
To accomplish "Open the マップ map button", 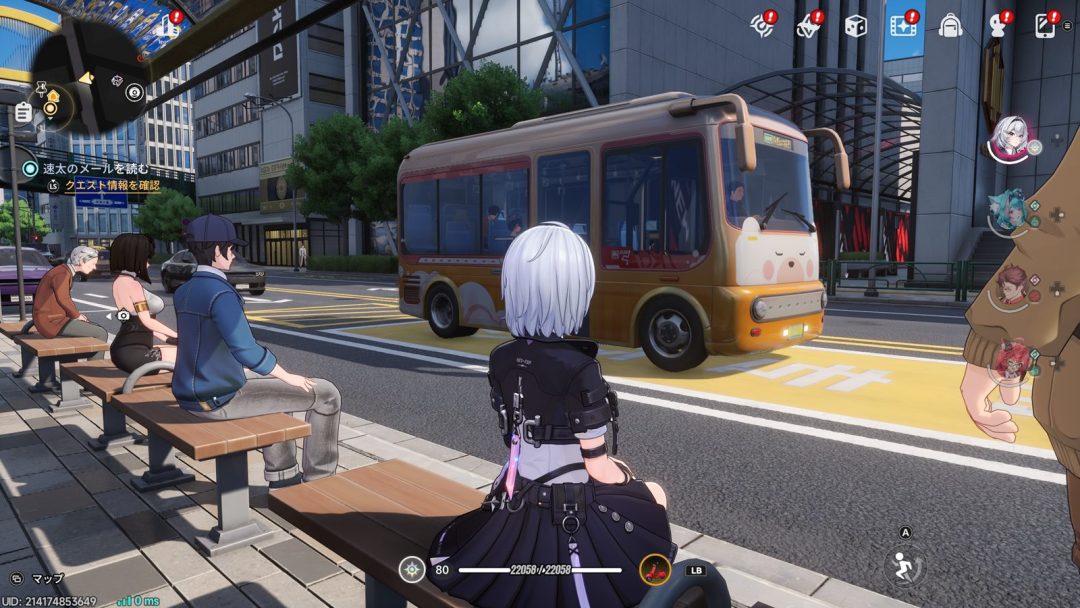I will tap(40, 579).
